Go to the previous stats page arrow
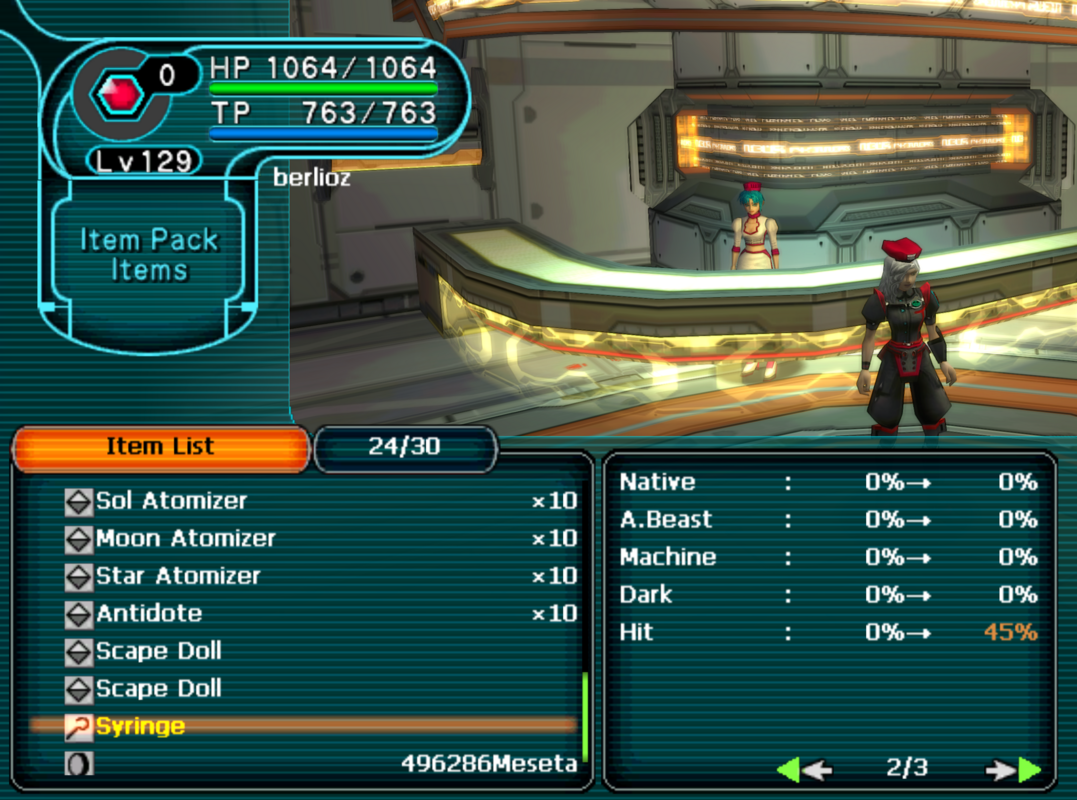This screenshot has height=800, width=1077. pos(803,769)
